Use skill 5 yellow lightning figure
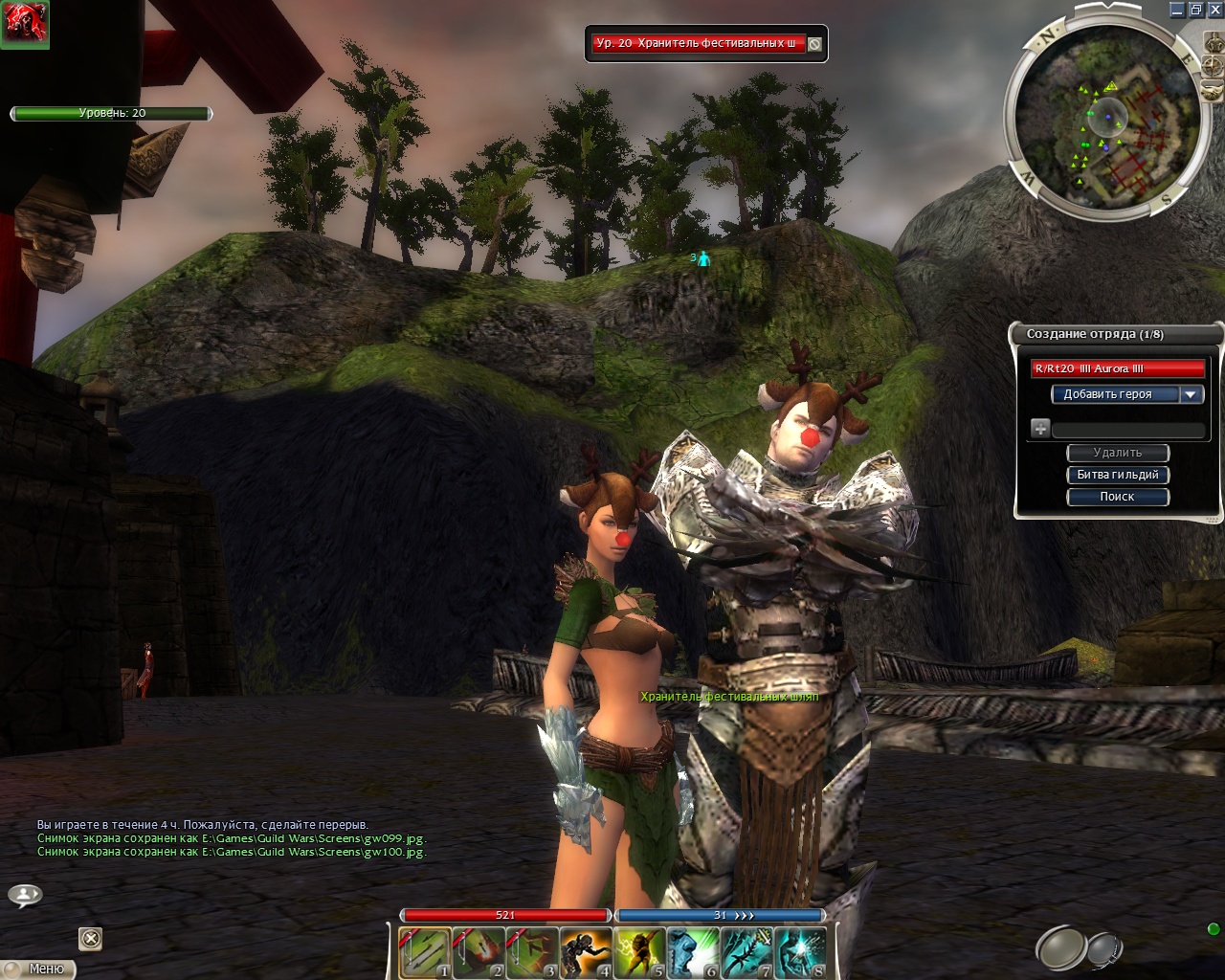Screen dimensions: 1225x980 639,952
